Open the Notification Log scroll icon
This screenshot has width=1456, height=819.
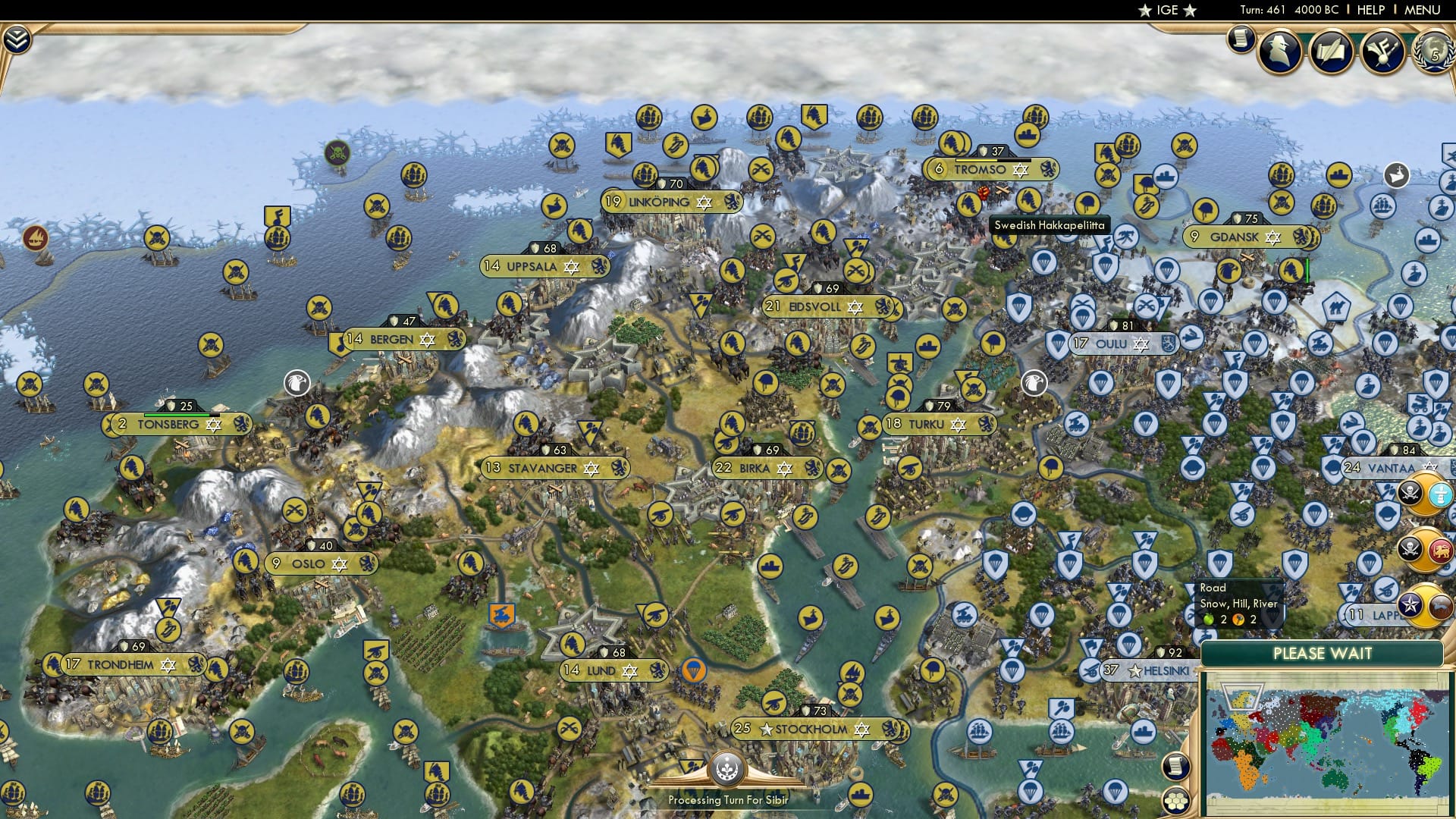(1239, 38)
